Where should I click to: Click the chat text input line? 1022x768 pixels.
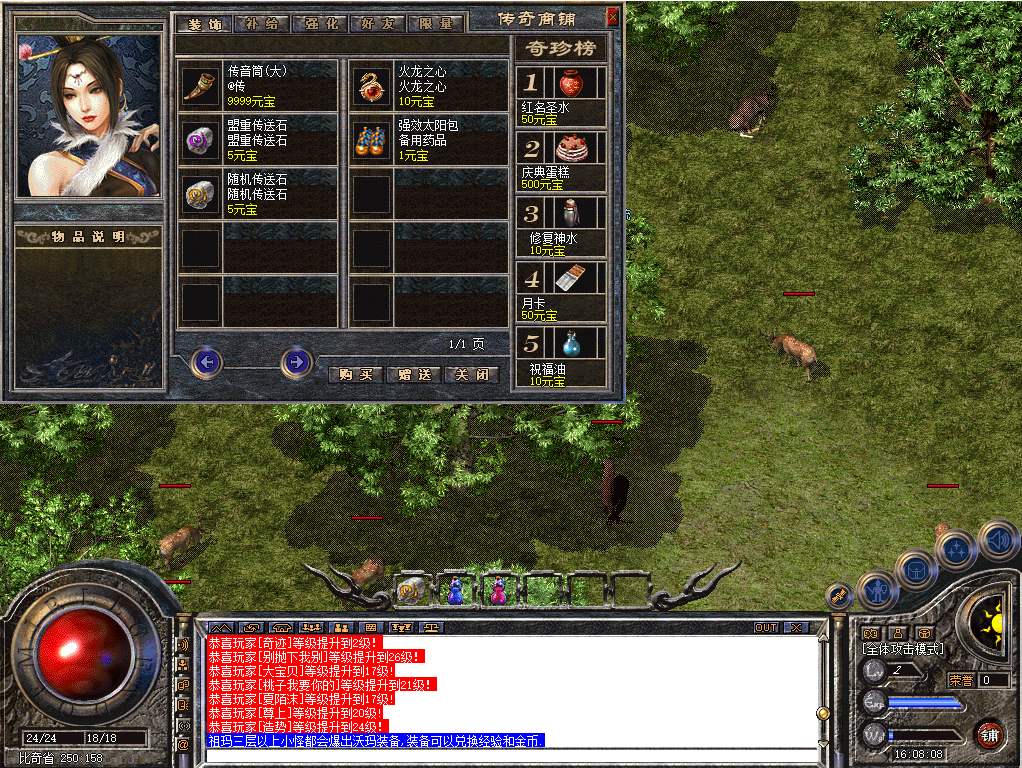pos(510,755)
